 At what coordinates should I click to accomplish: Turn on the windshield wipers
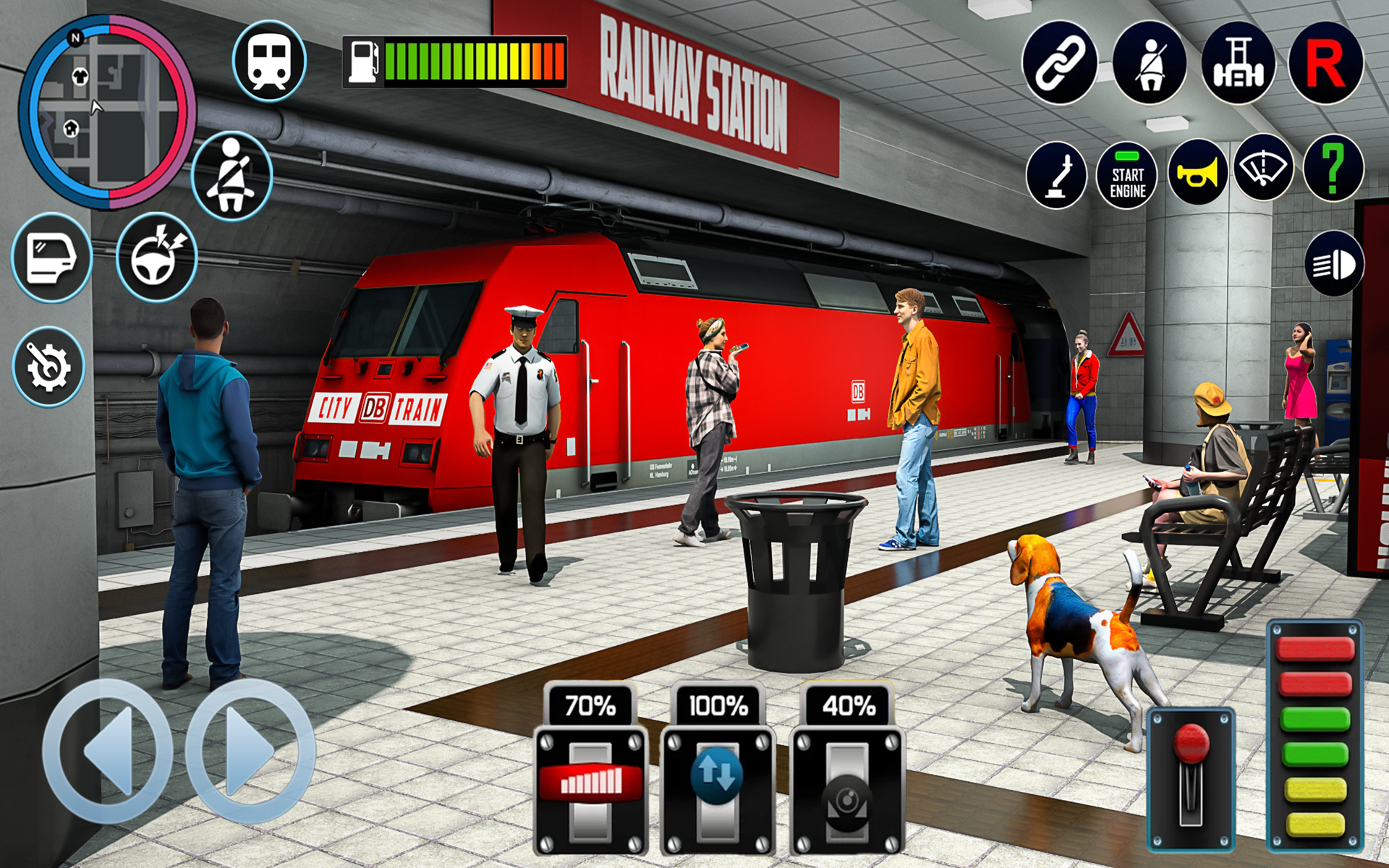coord(1263,169)
